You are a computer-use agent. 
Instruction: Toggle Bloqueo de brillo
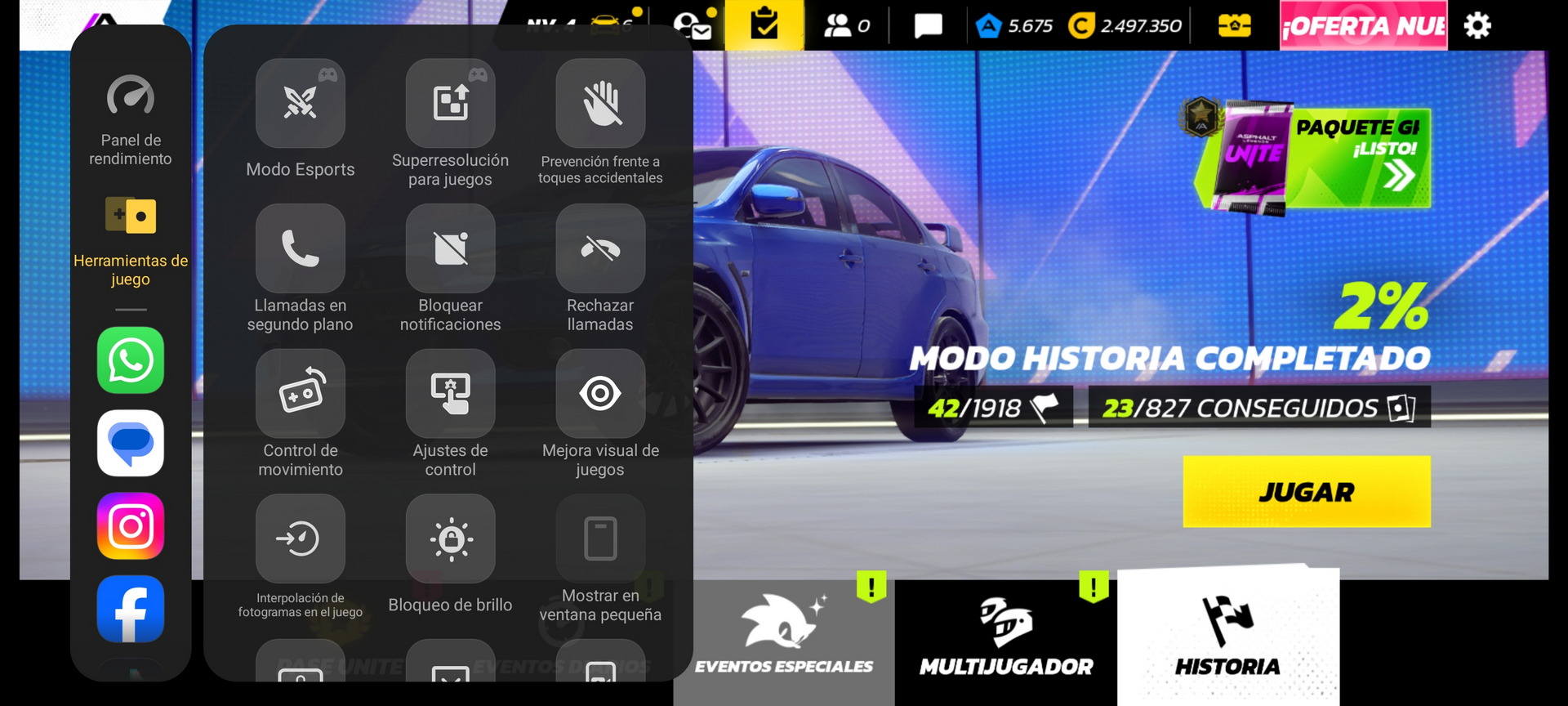point(450,539)
